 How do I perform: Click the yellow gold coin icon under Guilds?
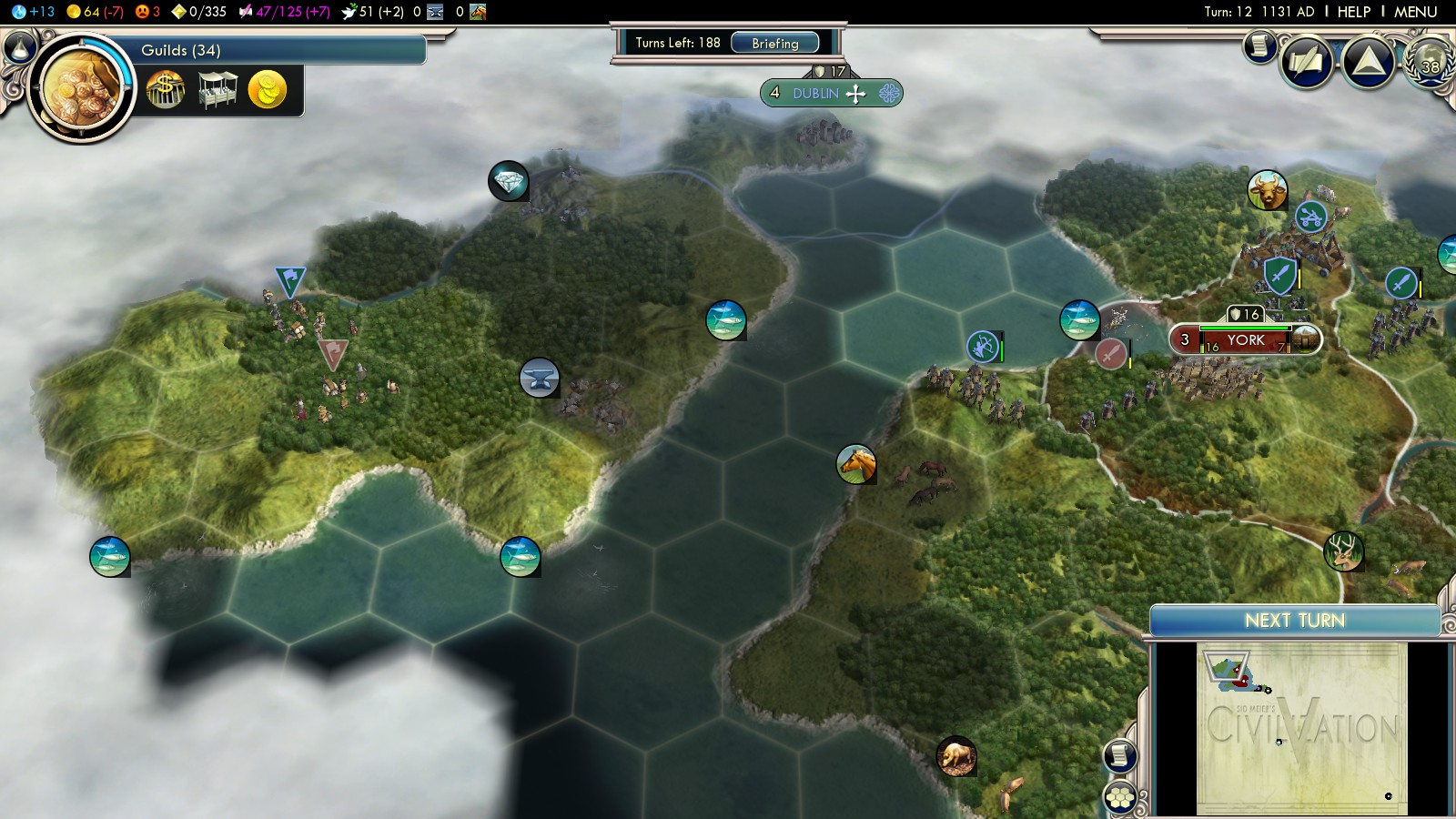tap(267, 90)
